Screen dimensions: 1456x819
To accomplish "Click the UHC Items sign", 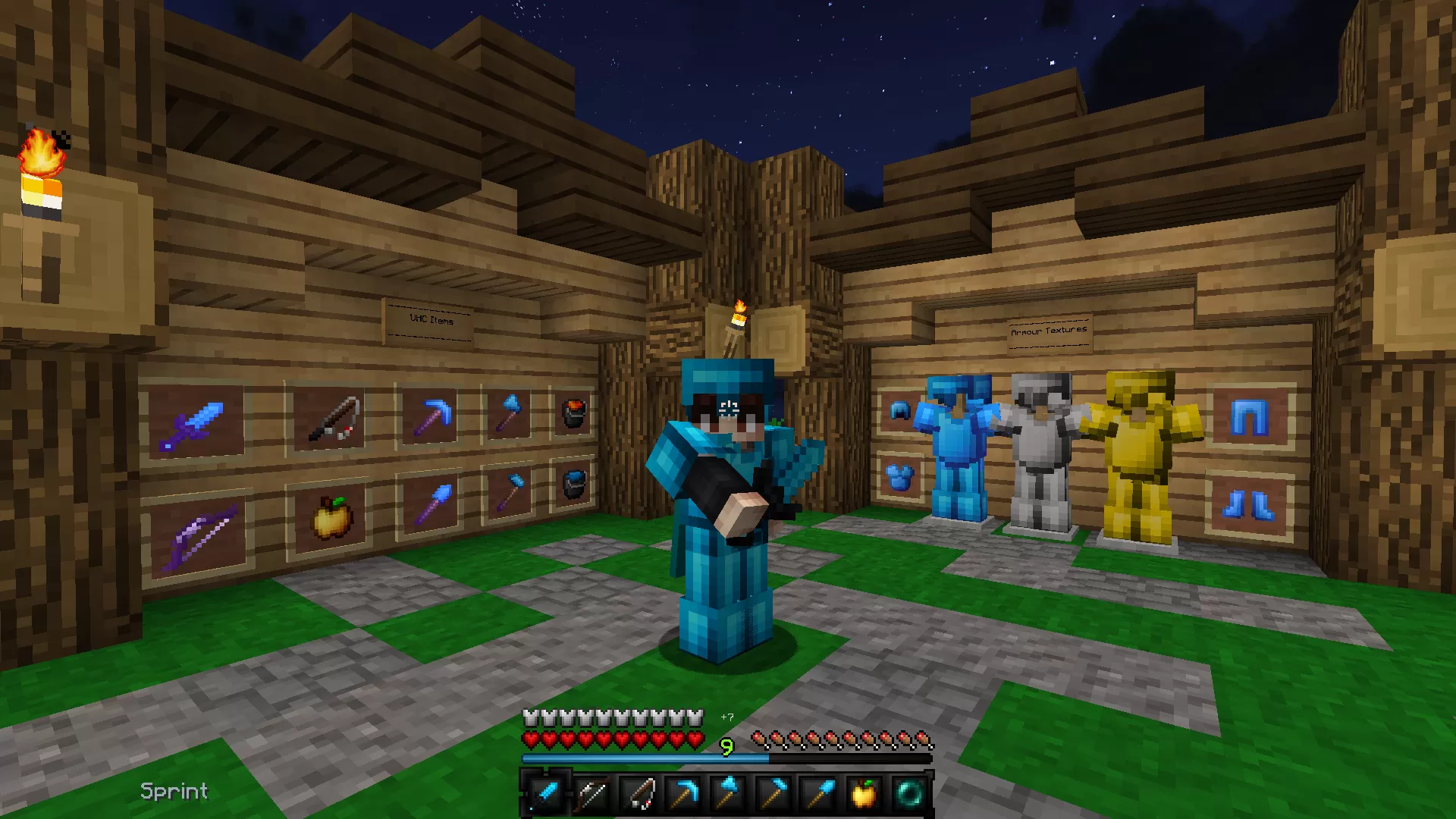I will (x=430, y=320).
